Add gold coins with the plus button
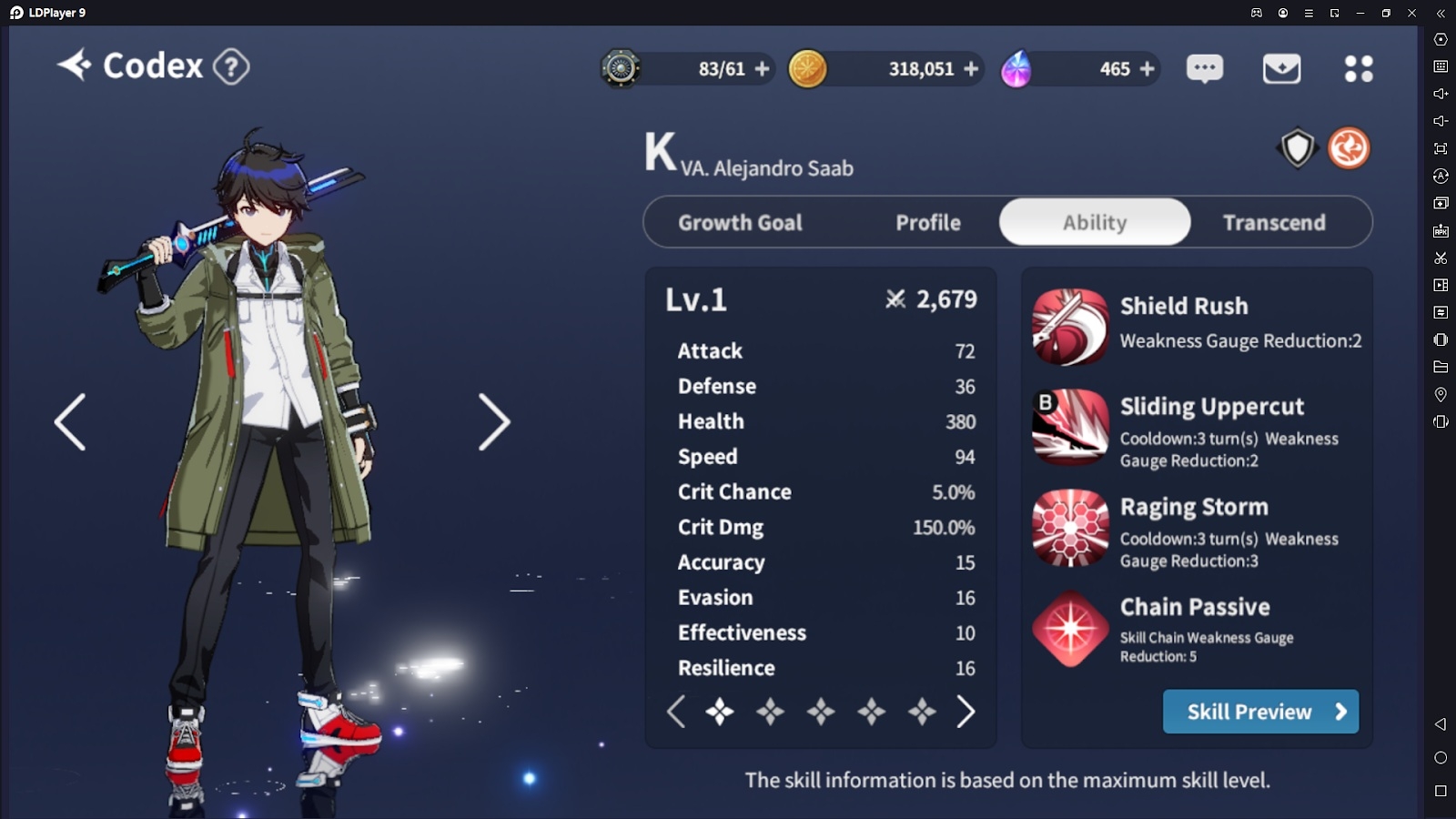 (971, 68)
